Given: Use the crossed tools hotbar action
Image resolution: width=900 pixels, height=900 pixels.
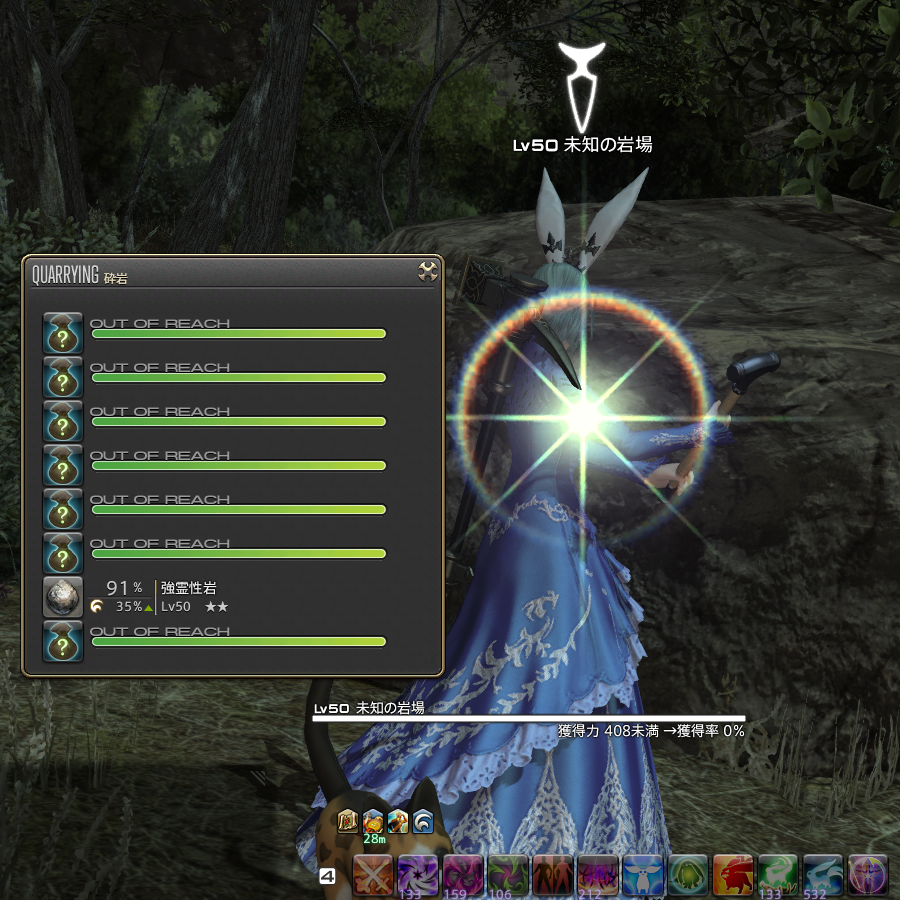Looking at the screenshot, I should point(372,875).
